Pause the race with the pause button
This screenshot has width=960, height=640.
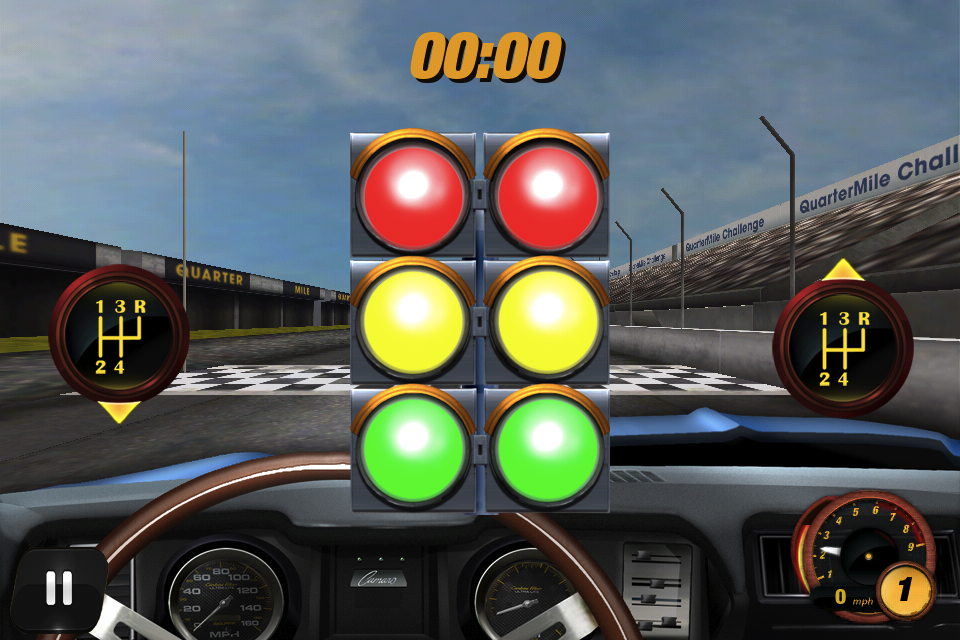click(x=59, y=588)
